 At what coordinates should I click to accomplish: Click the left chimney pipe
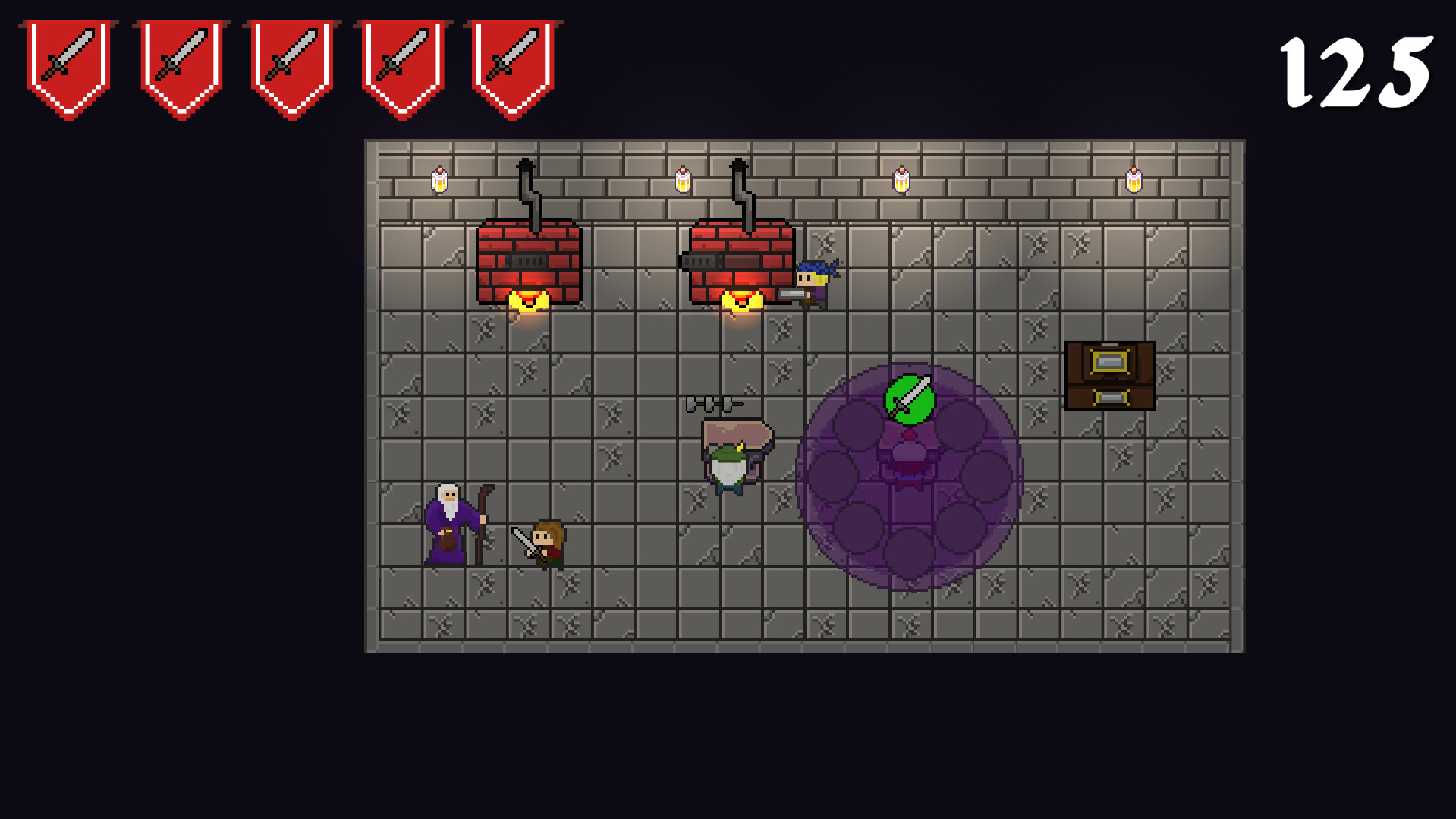[527, 186]
